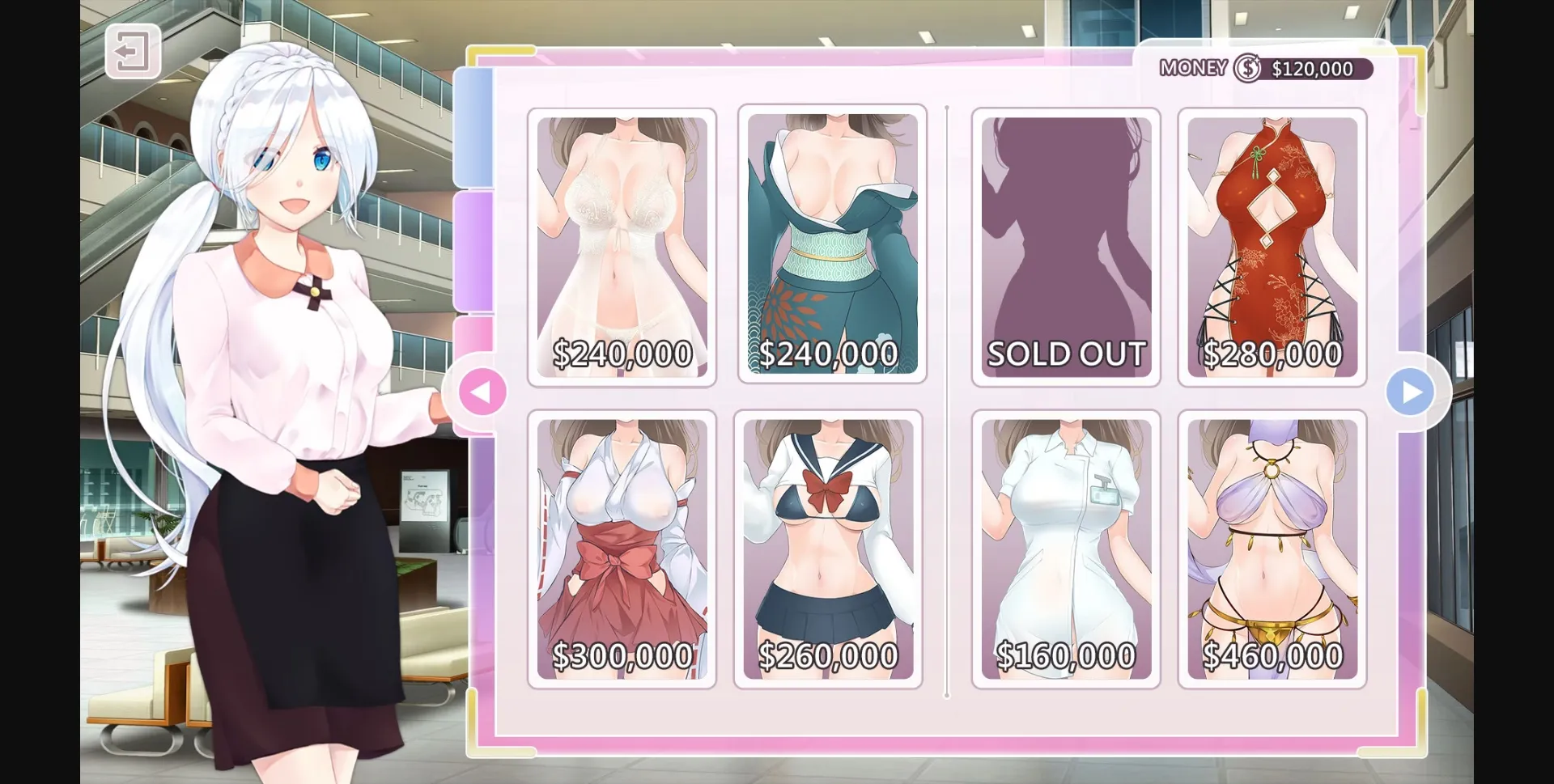Image resolution: width=1554 pixels, height=784 pixels.
Task: Select the $300,000 shrine maiden outfit
Action: [622, 550]
